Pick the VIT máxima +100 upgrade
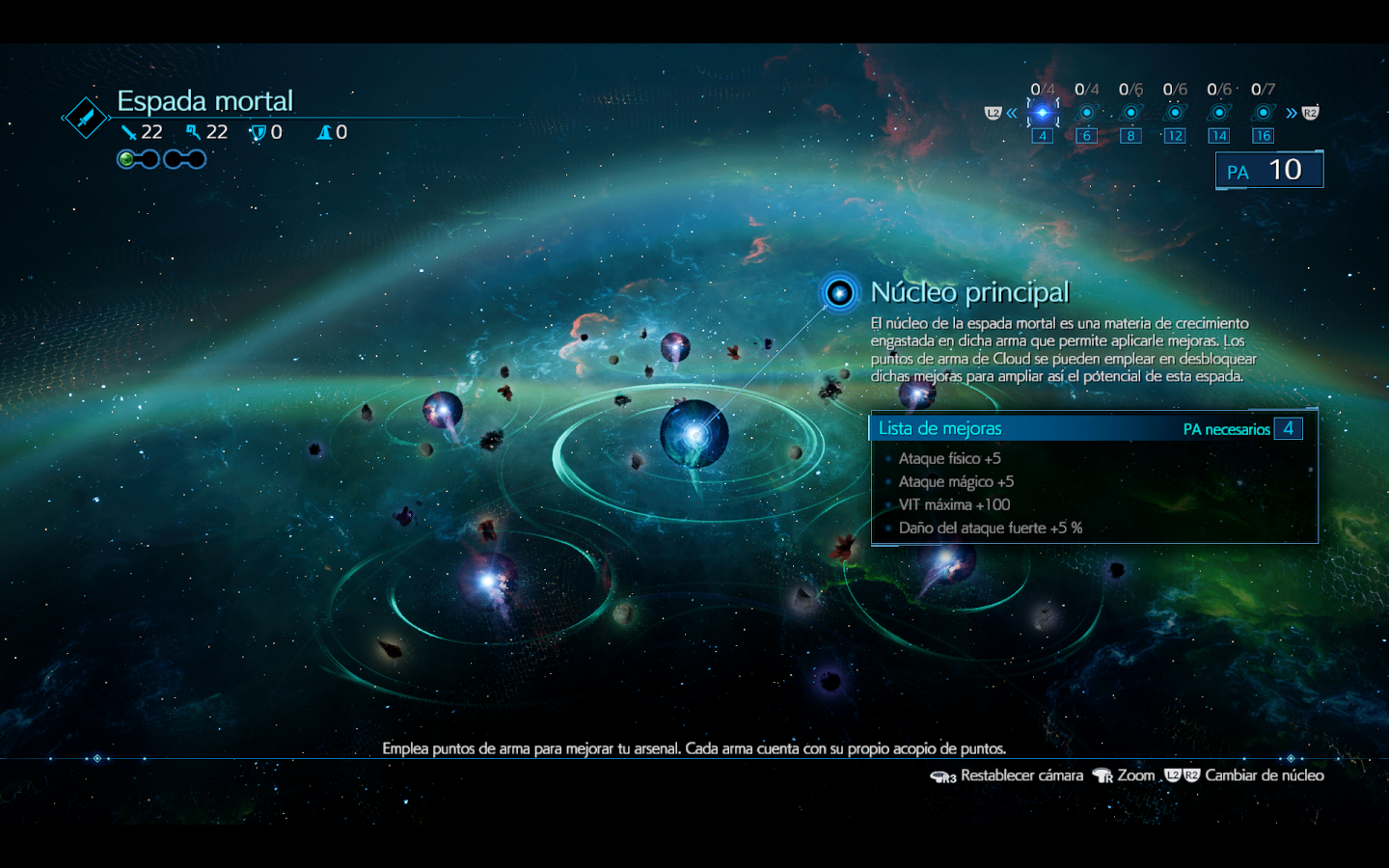Image resolution: width=1389 pixels, height=868 pixels. 954,504
